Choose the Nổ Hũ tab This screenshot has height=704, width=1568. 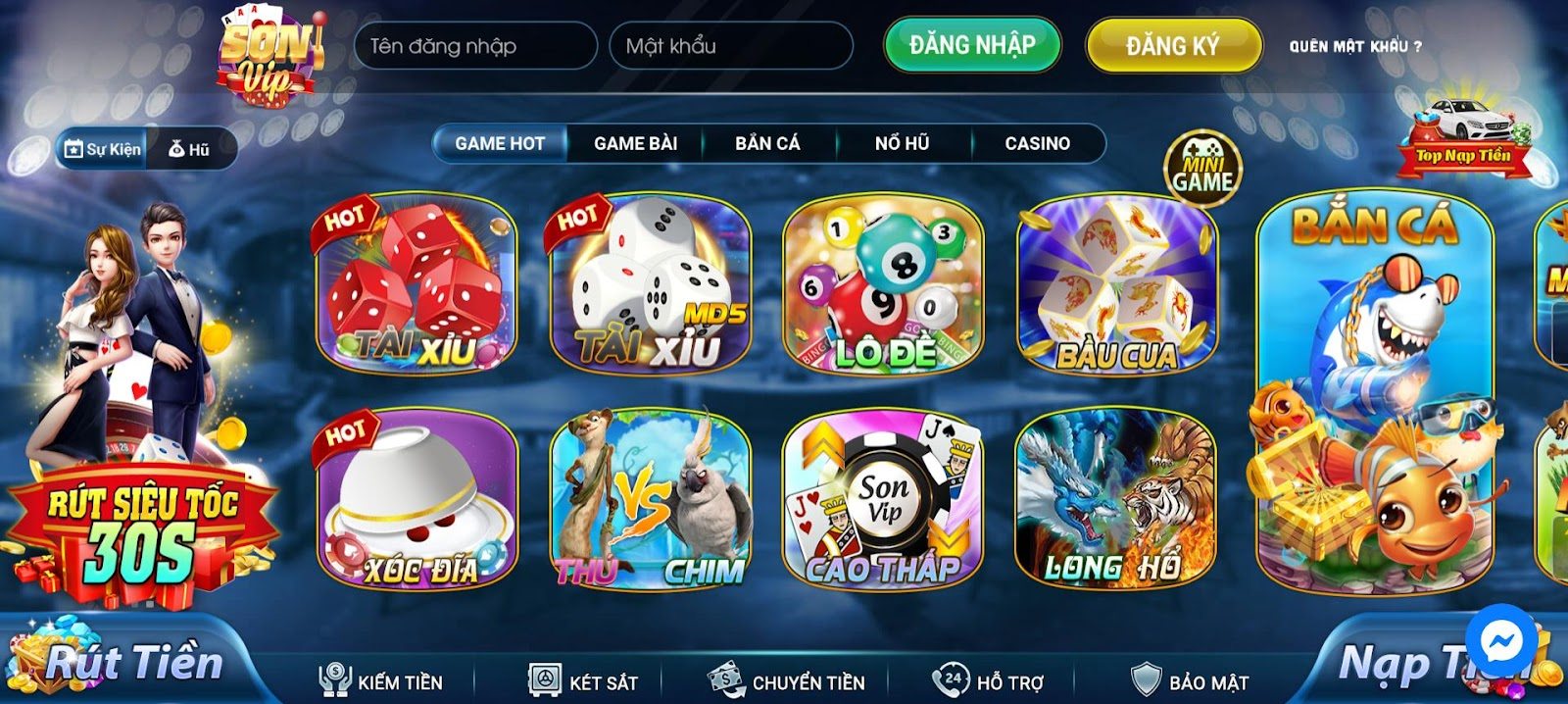tap(902, 143)
